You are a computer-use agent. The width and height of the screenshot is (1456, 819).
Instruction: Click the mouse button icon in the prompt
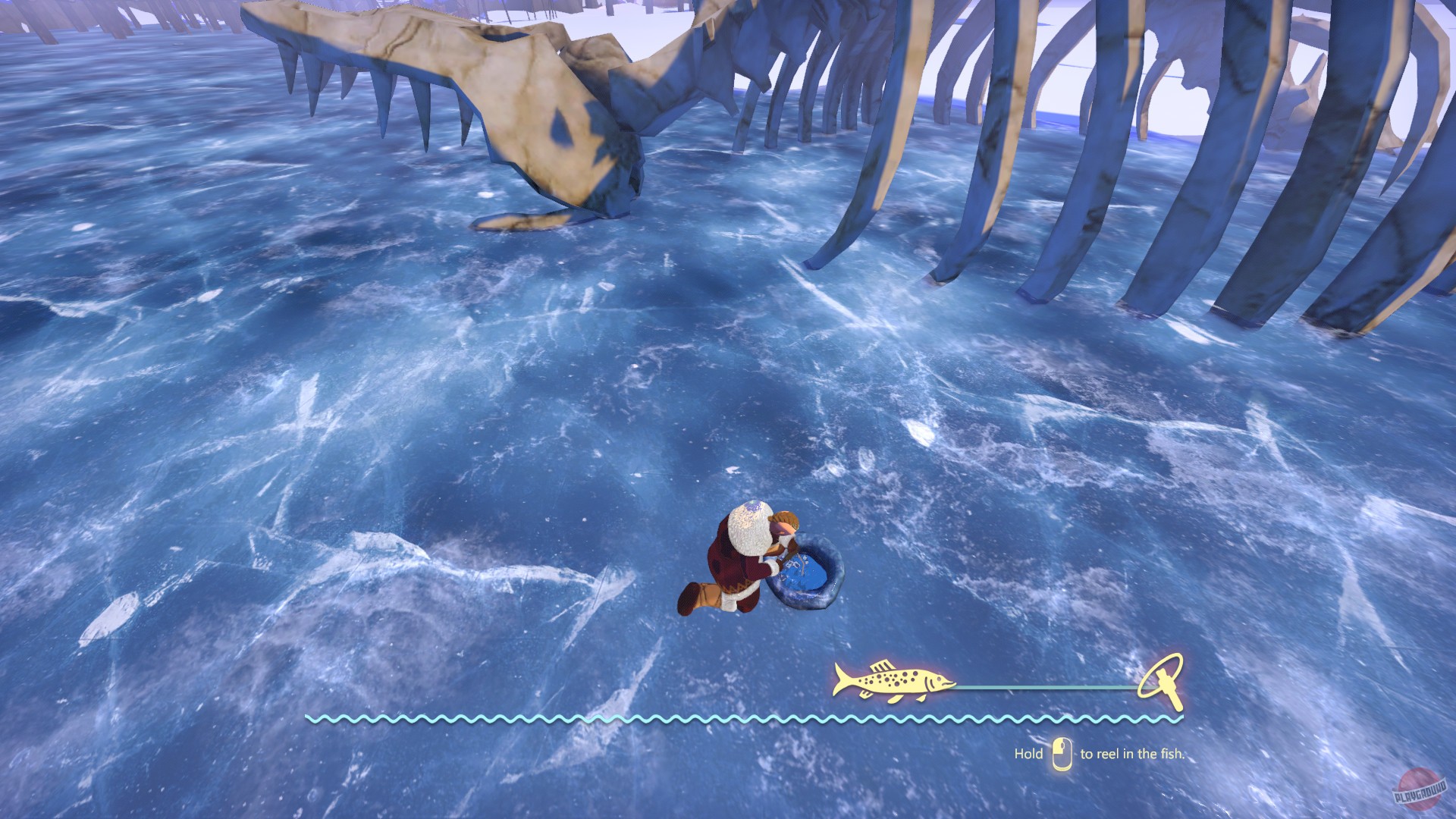pos(1062,753)
